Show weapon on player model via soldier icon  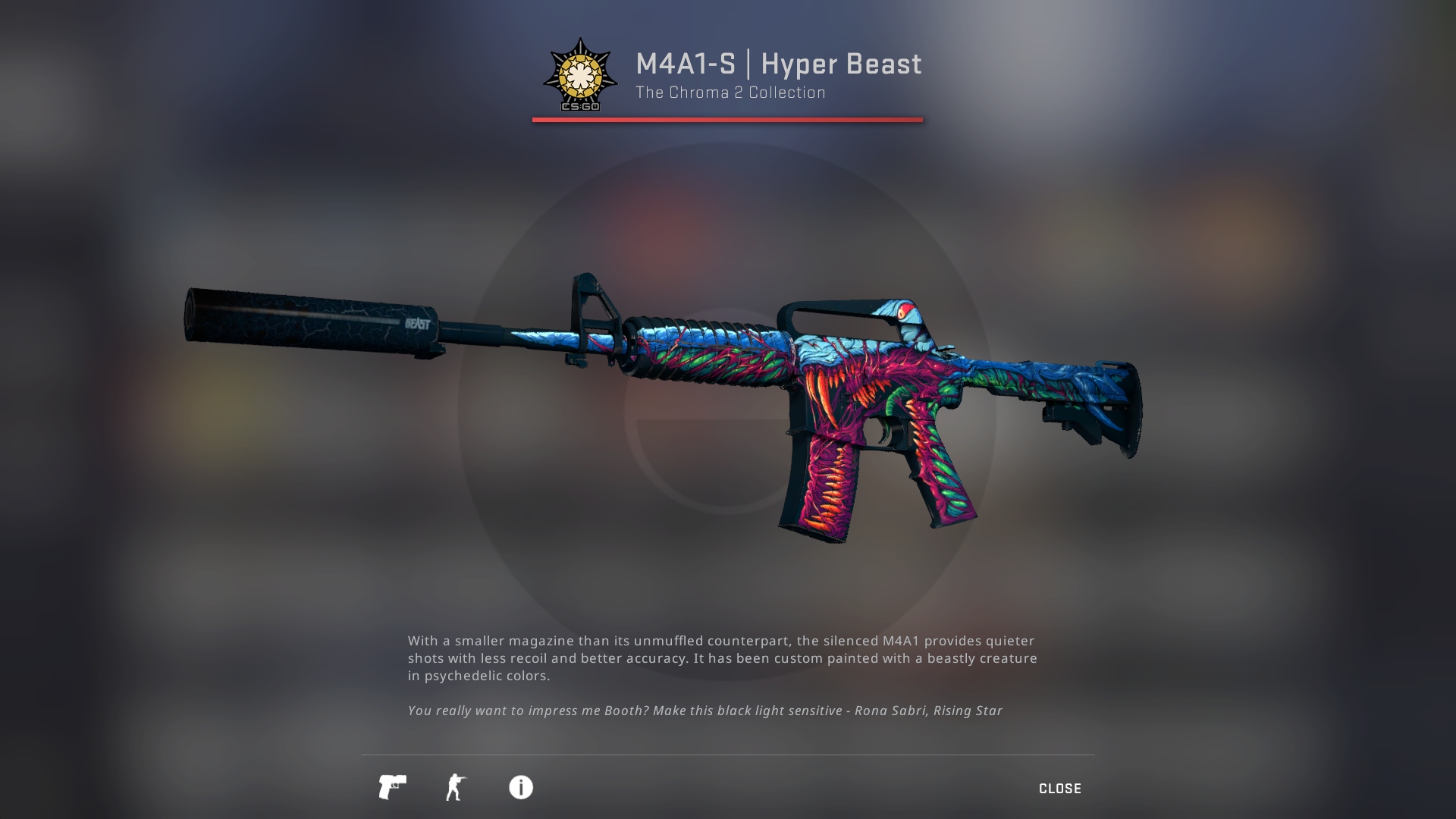457,788
